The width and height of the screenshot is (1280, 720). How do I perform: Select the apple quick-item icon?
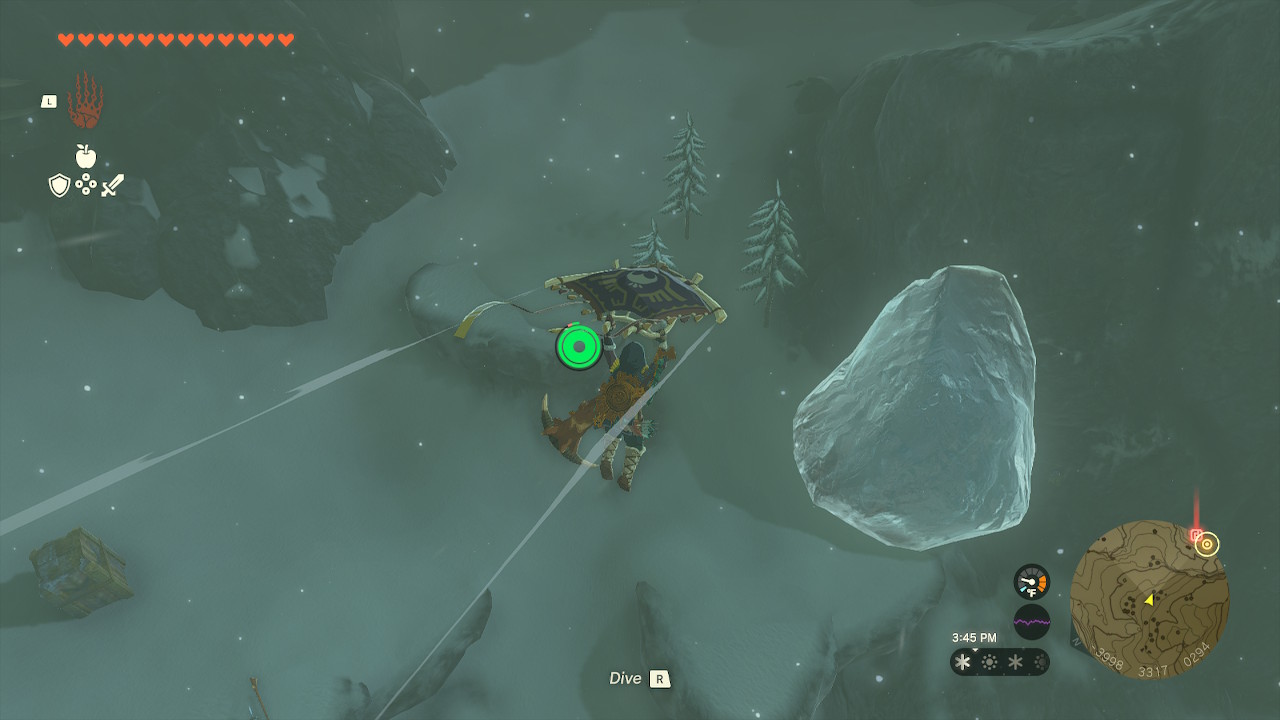pos(86,156)
